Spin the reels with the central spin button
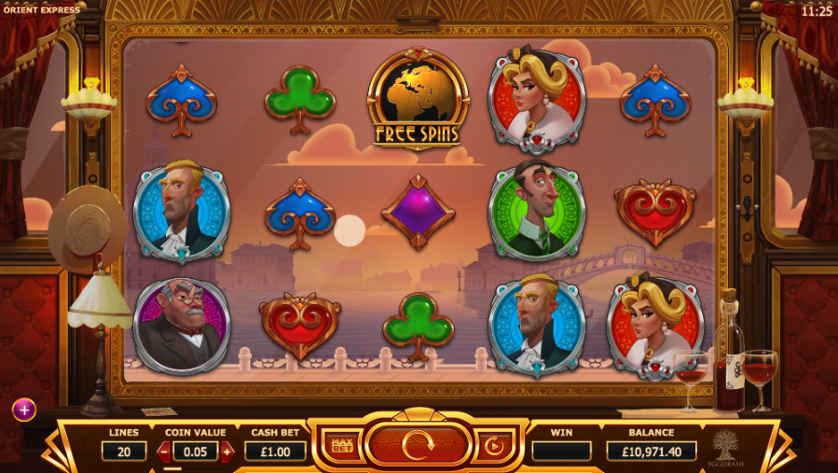Screen dimensions: 838x473 click(418, 445)
